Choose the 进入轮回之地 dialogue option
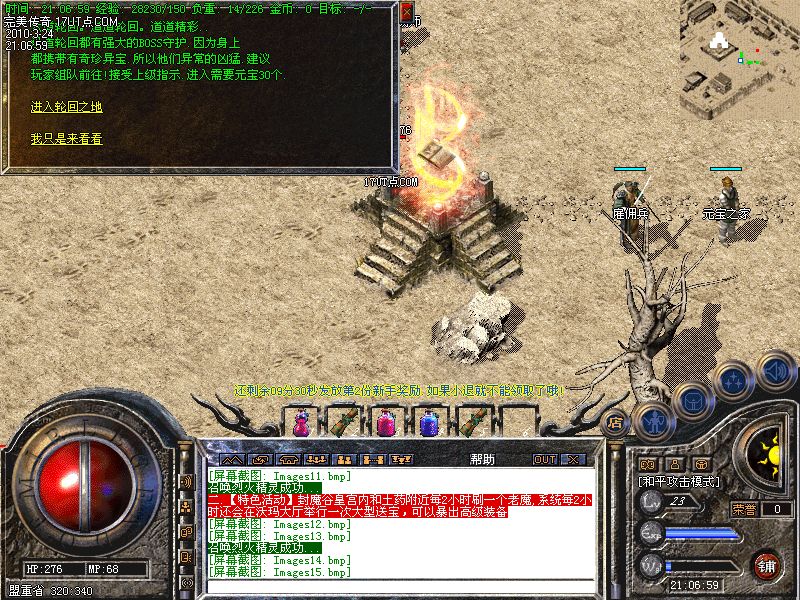Screen dimensions: 800x600 [x=66, y=107]
